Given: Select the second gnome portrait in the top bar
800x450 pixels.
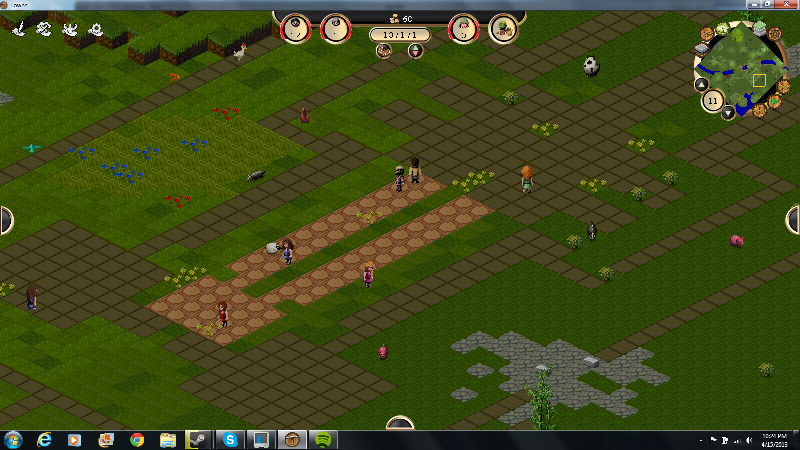Looking at the screenshot, I should click(335, 29).
